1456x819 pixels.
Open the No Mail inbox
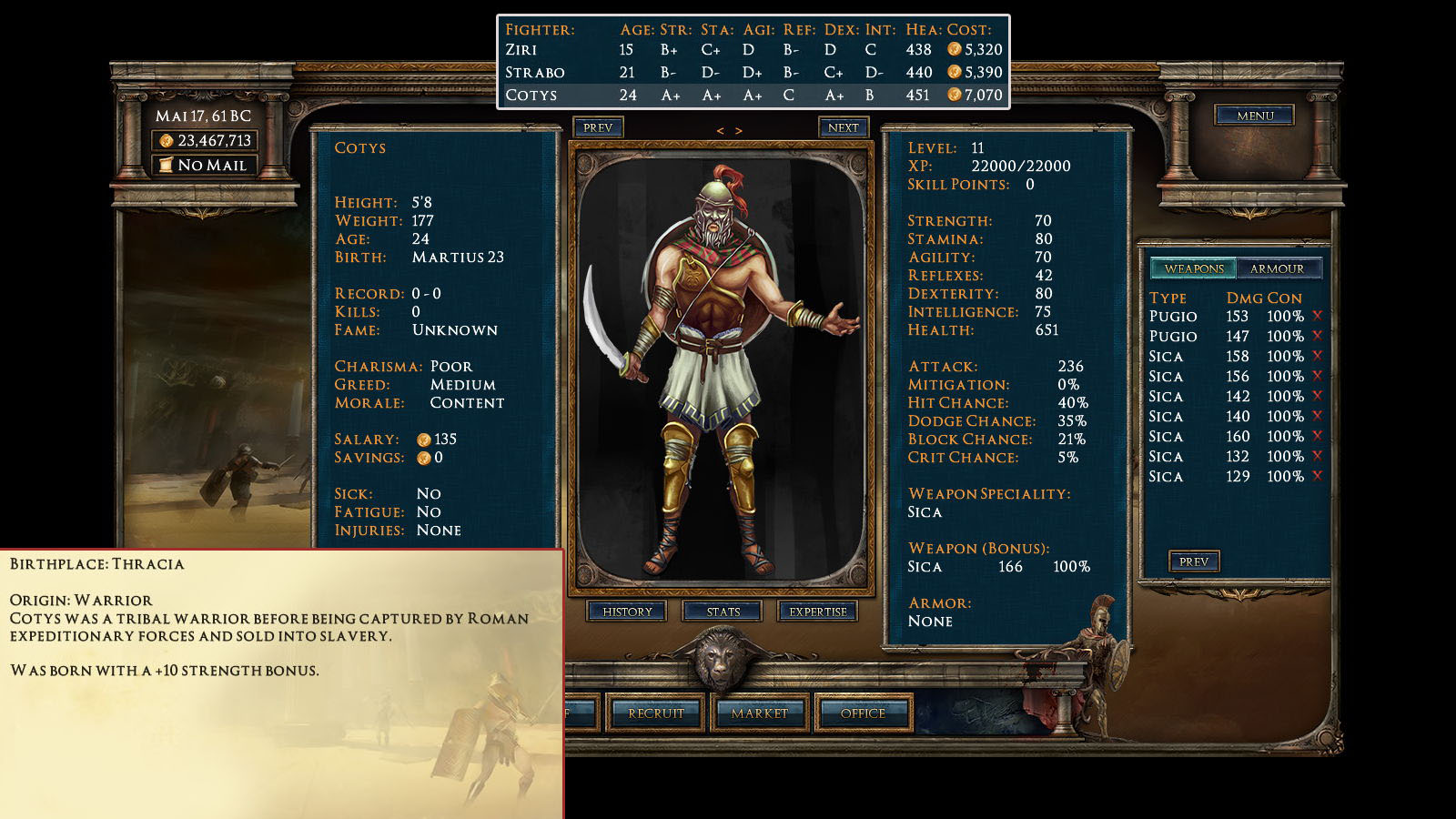pyautogui.click(x=205, y=165)
